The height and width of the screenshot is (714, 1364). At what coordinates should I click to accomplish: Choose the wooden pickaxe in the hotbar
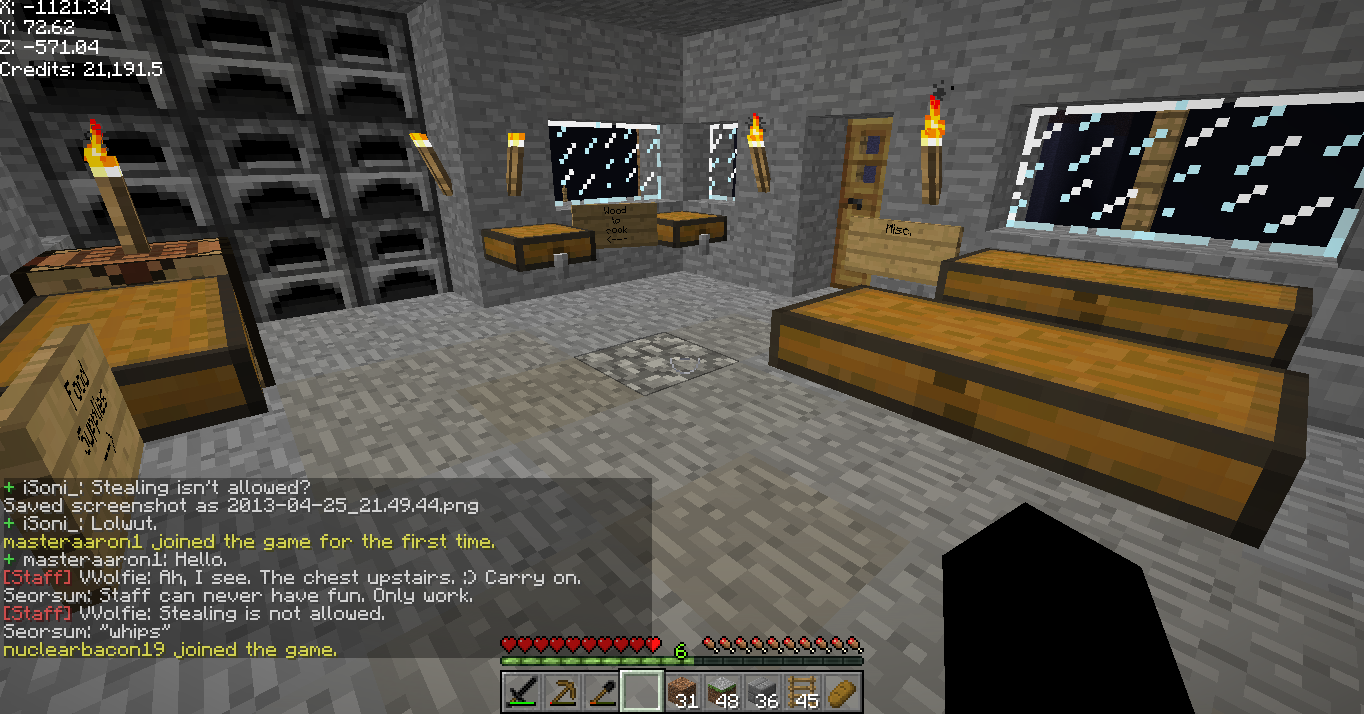[x=561, y=691]
